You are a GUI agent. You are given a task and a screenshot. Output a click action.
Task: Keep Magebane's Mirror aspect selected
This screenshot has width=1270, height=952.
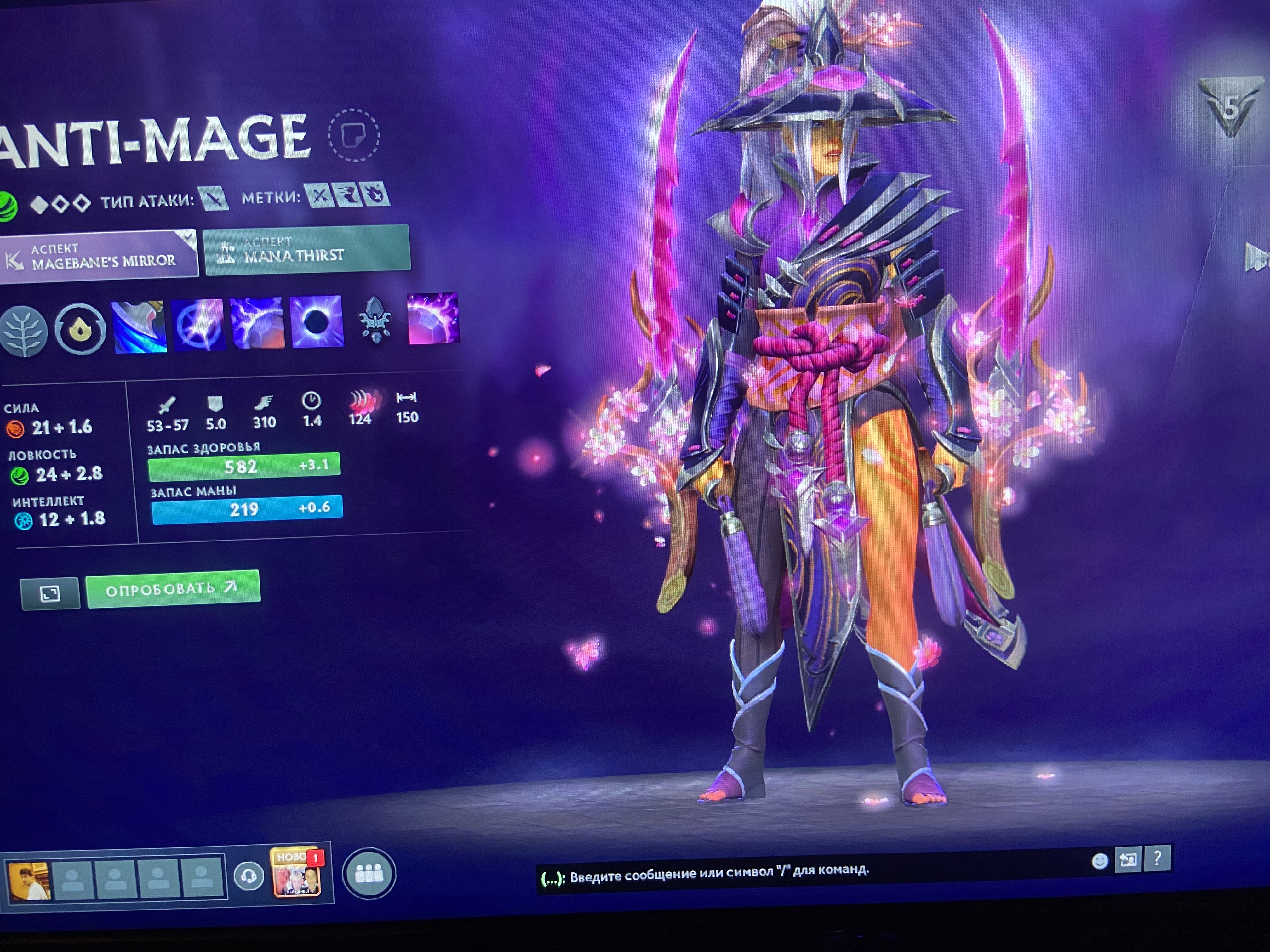98,252
